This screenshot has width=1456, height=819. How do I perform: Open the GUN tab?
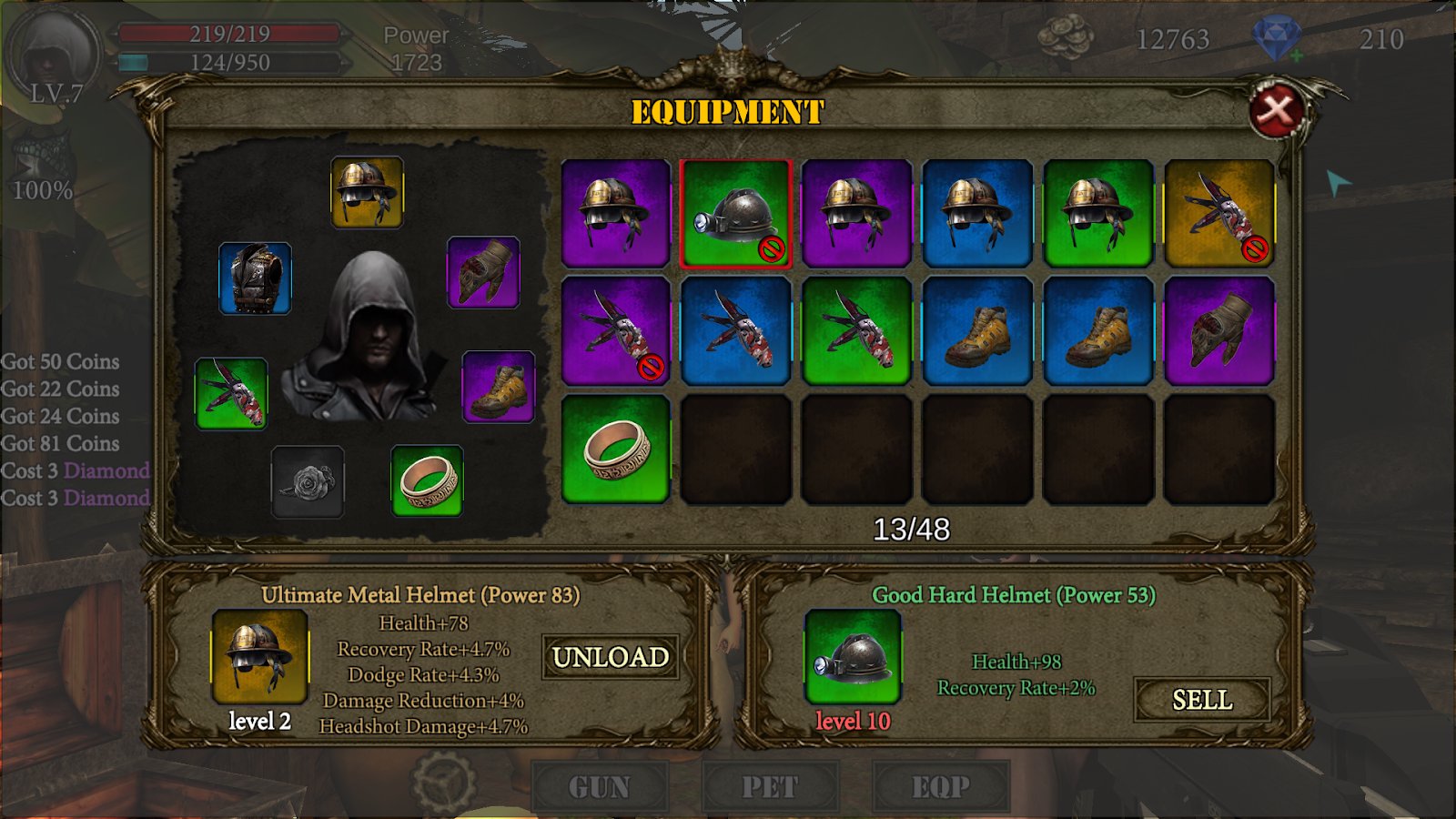click(x=600, y=787)
